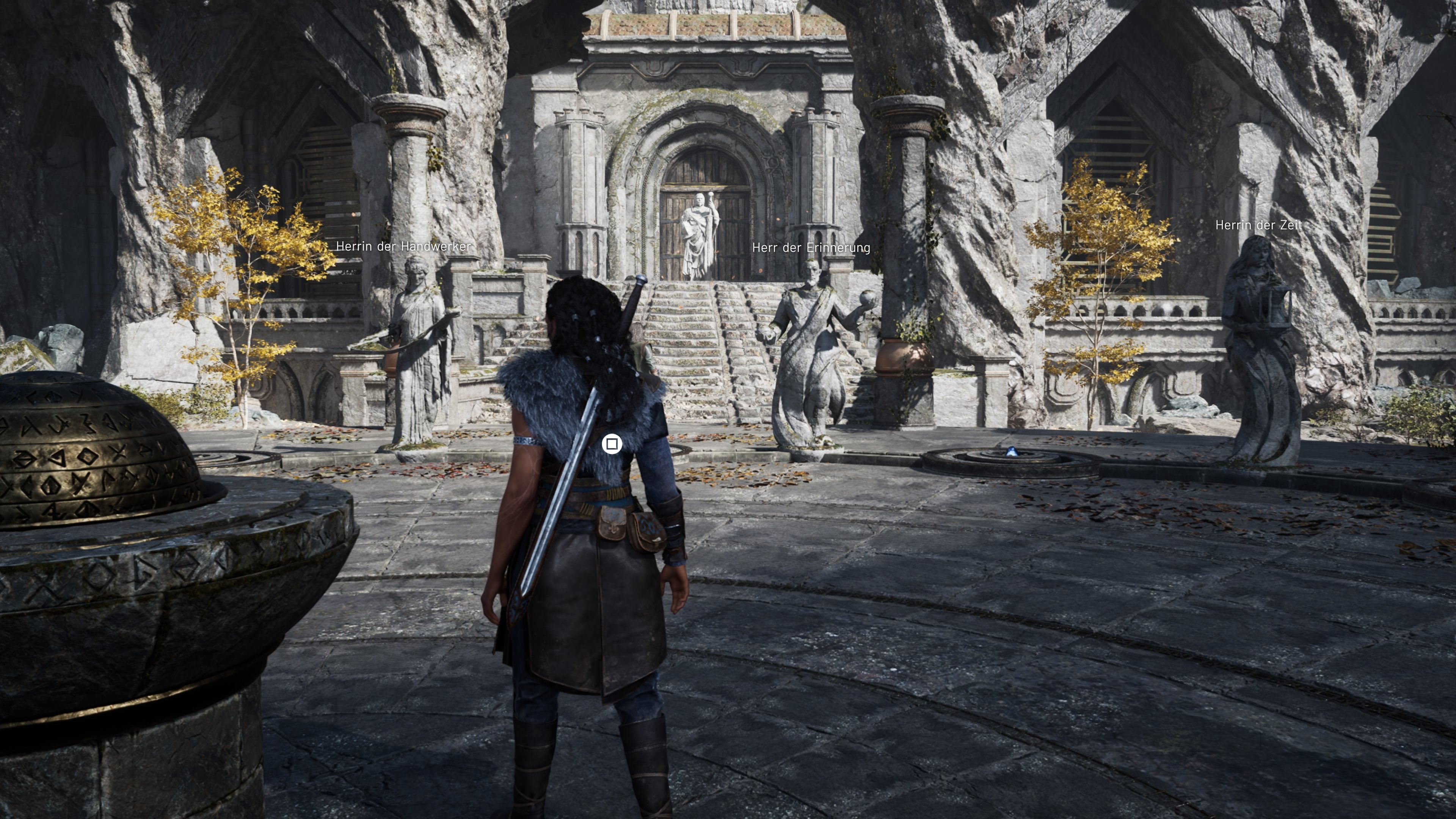Click the Herrin der Handwerker label
Screen dimensions: 1456x819
(x=403, y=246)
